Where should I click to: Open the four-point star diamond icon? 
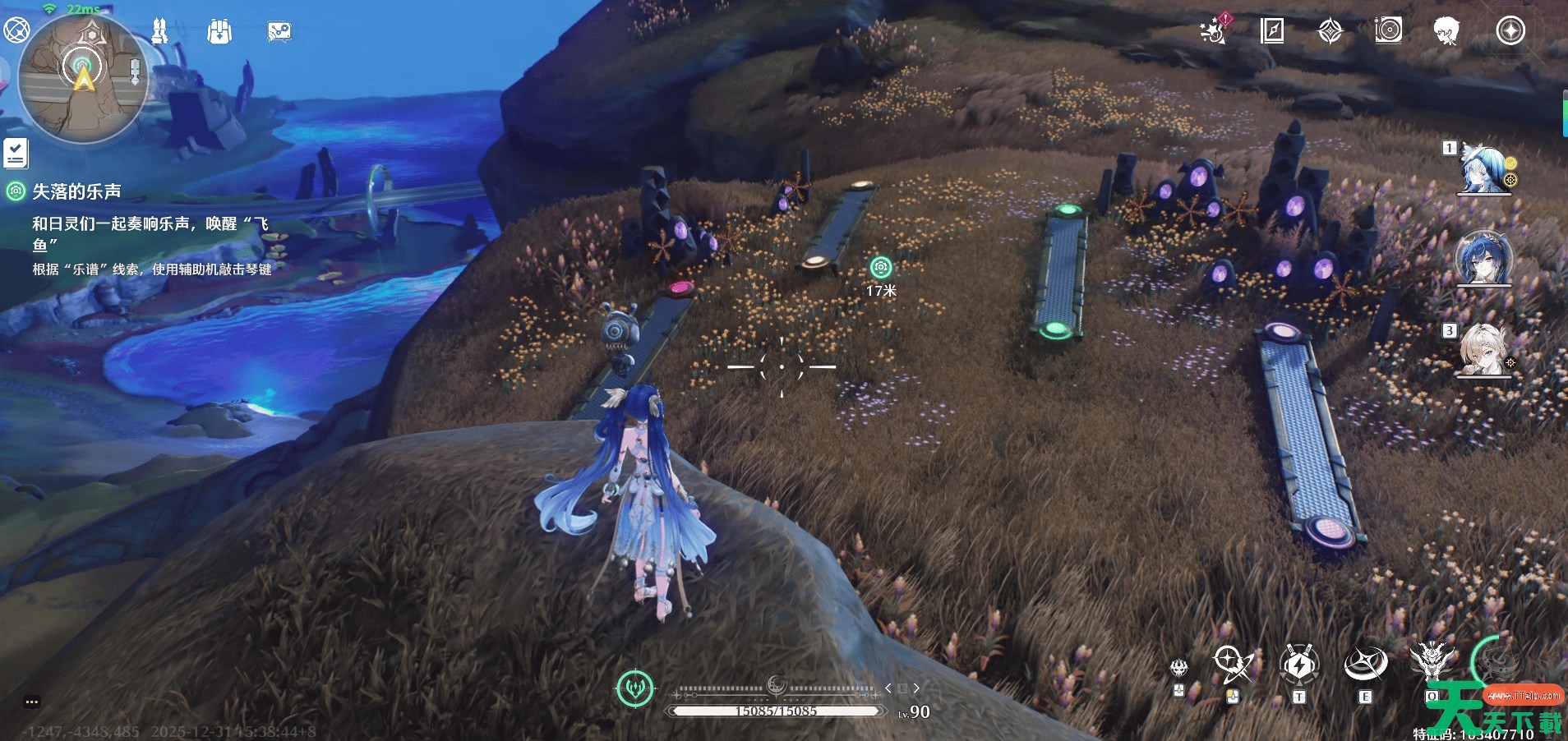(x=1330, y=31)
